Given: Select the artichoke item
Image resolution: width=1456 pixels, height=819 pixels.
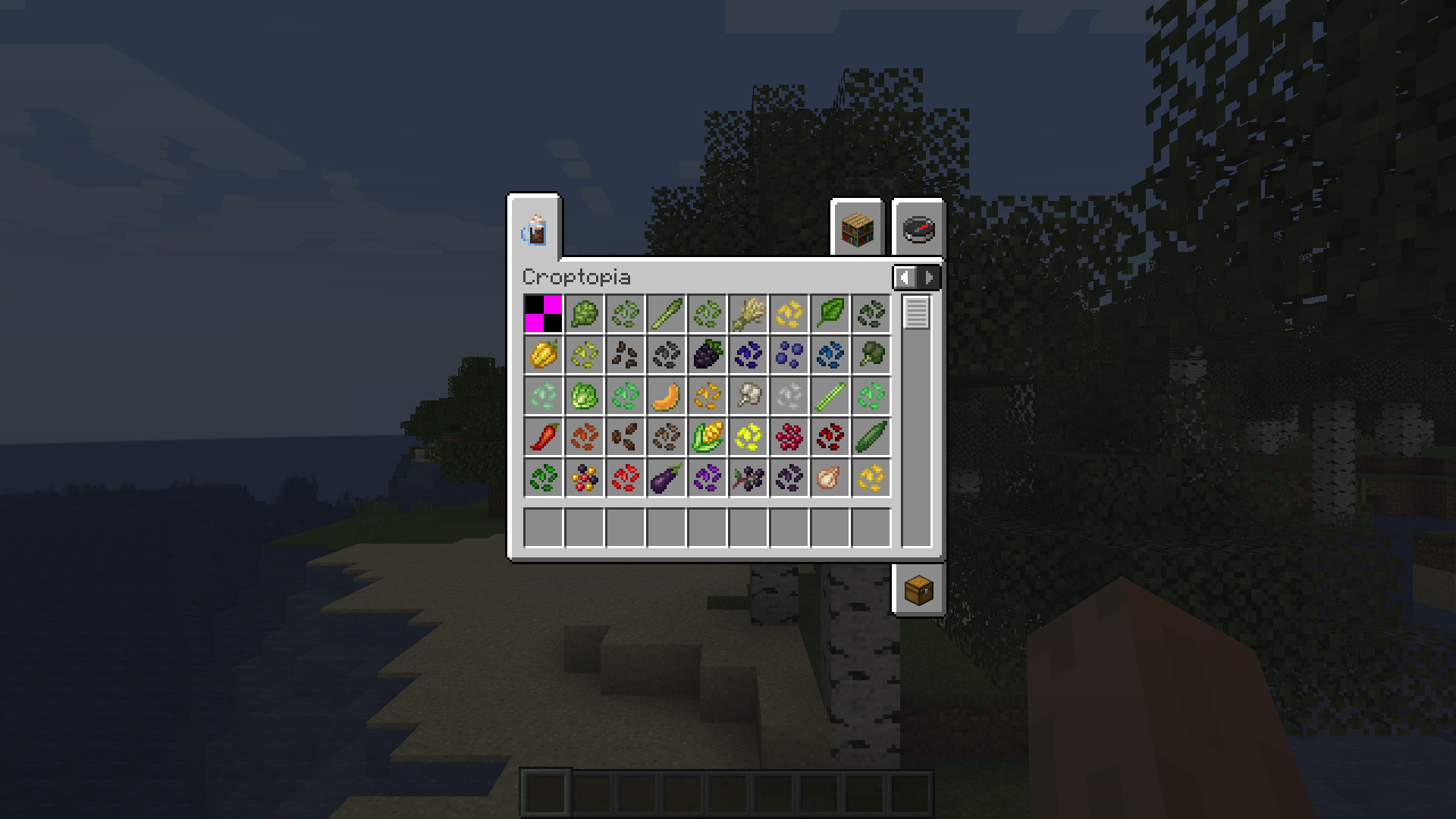Looking at the screenshot, I should click(x=584, y=314).
